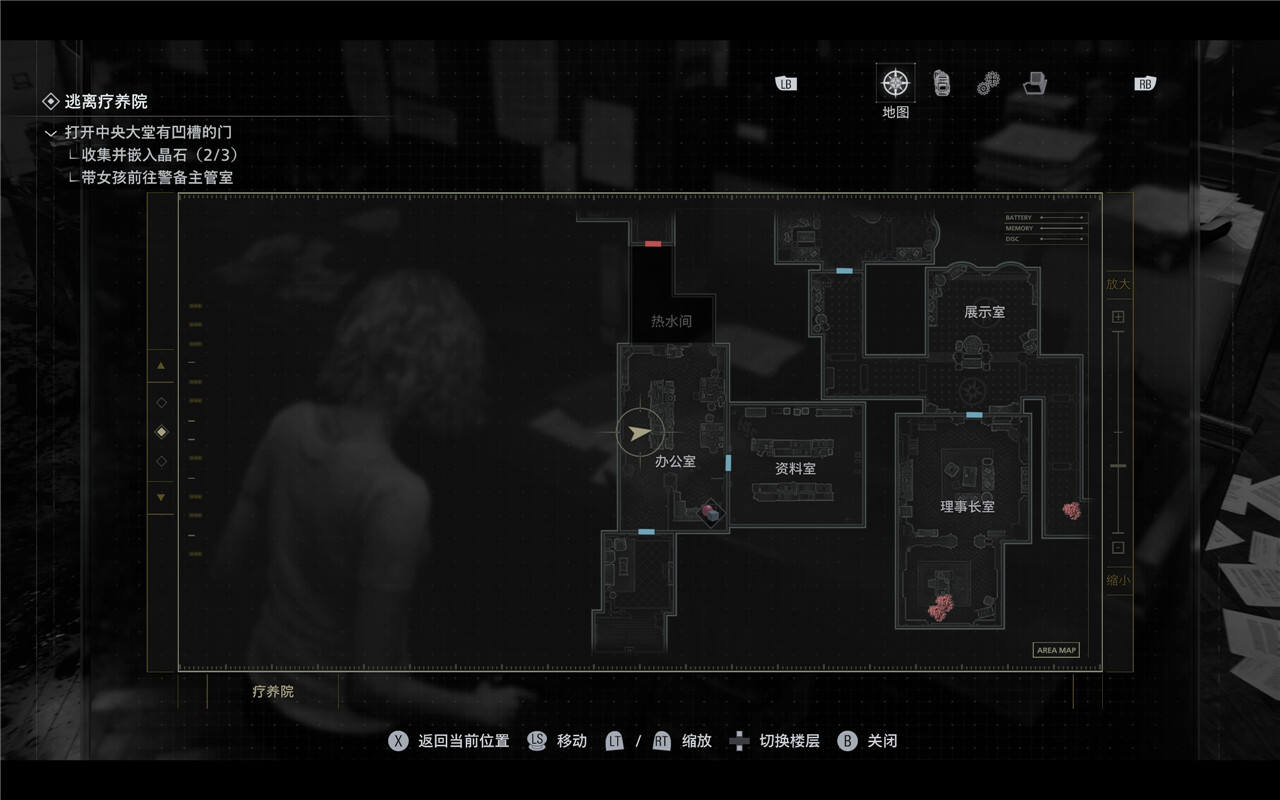The width and height of the screenshot is (1280, 800).
Task: Select the item marker in 办公室
Action: click(710, 512)
